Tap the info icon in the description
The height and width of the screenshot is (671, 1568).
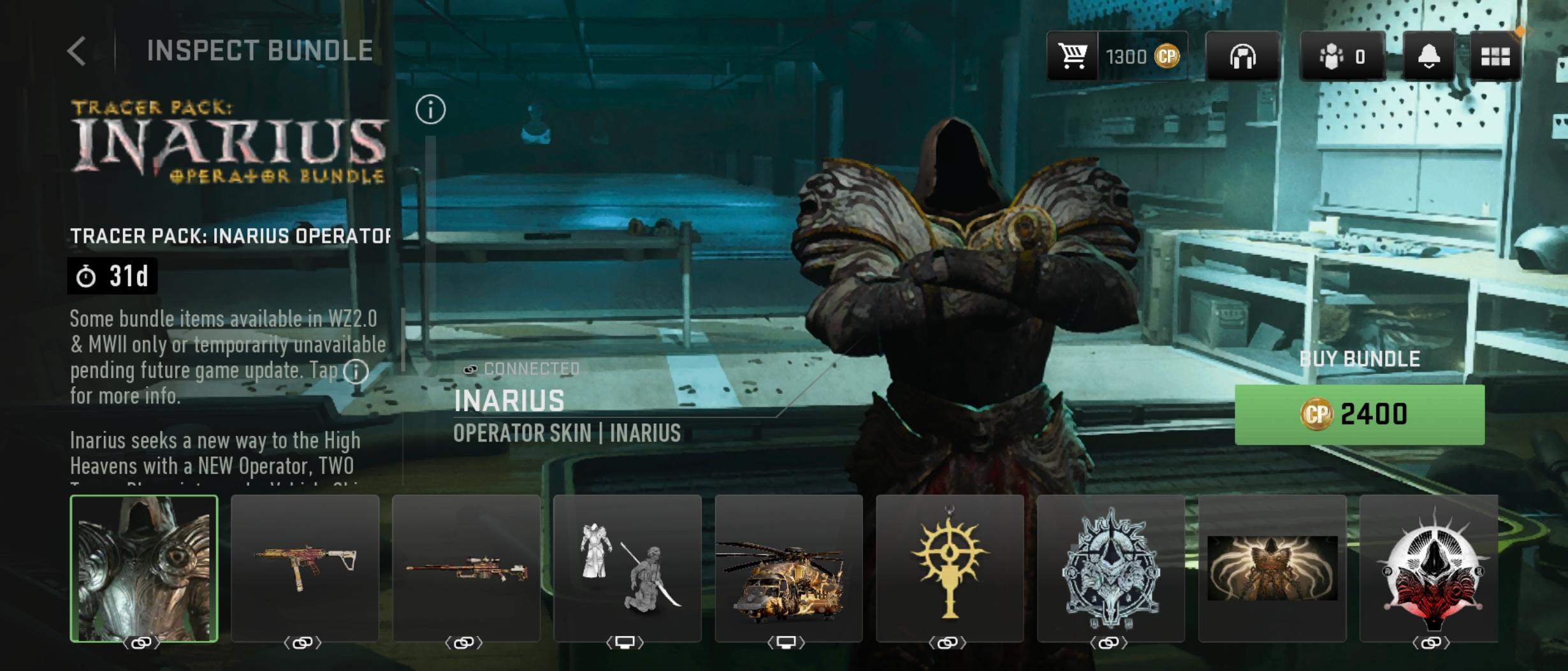[x=356, y=371]
